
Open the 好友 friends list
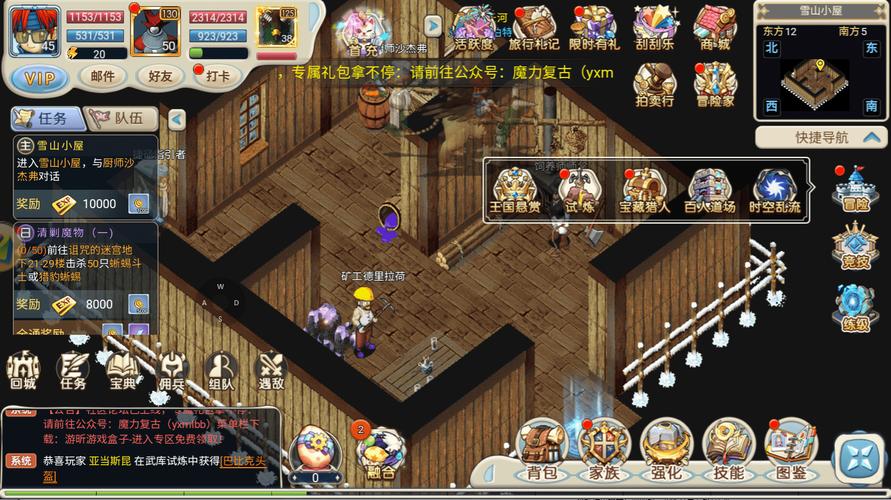tap(160, 76)
